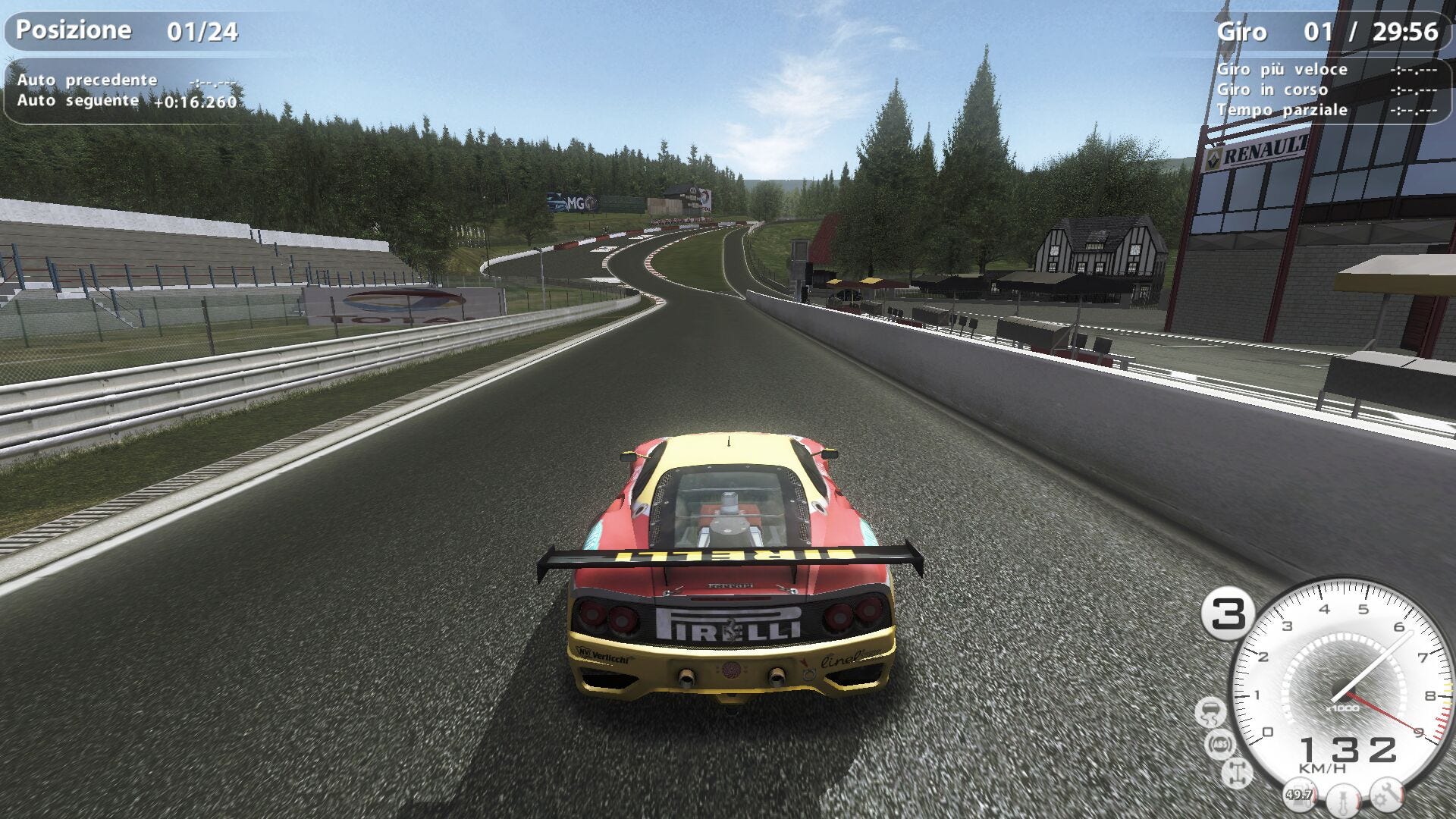Select the Giro in corso entry
Screen dimensions: 1456x819
[1274, 89]
